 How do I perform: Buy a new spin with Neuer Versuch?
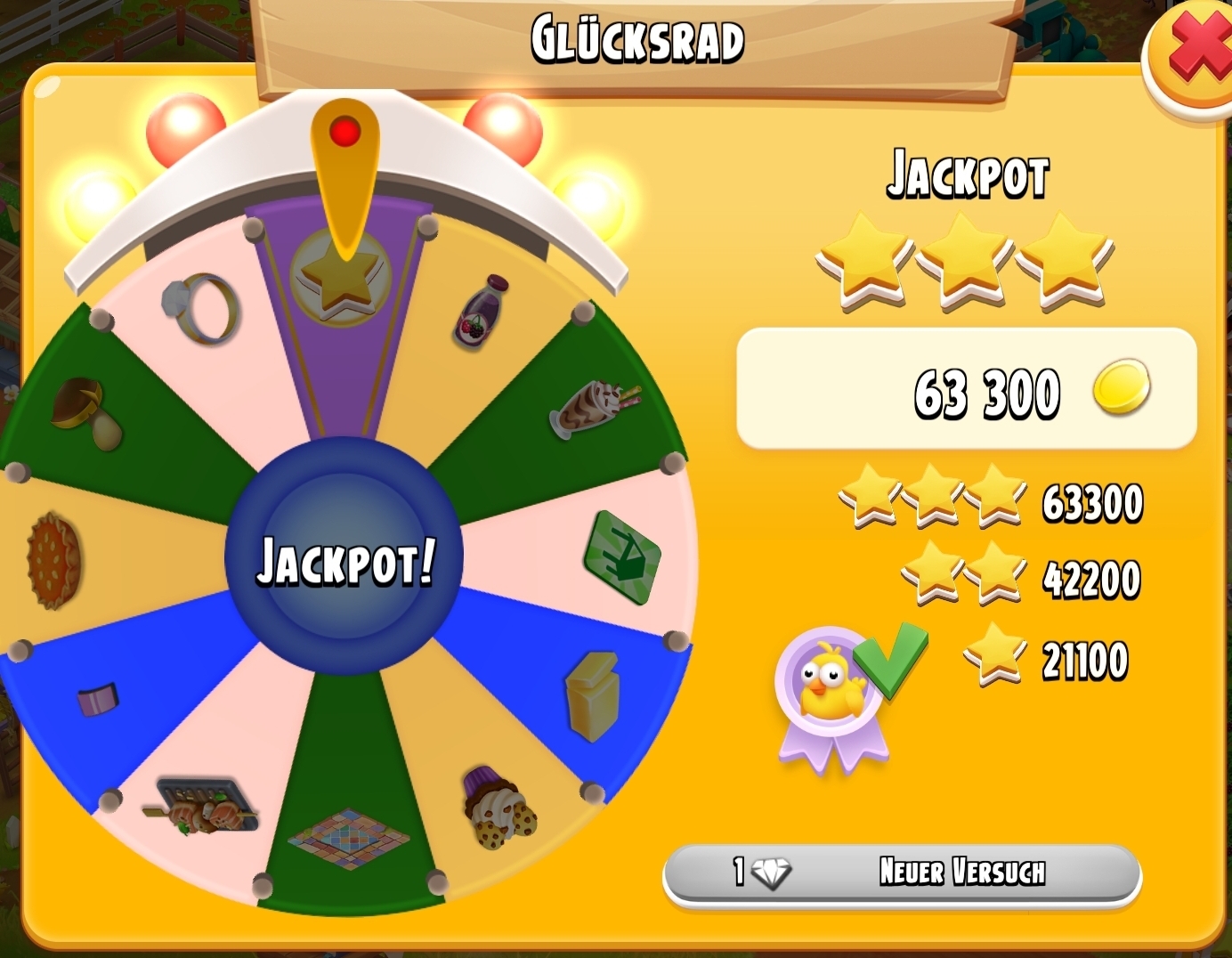coord(902,873)
